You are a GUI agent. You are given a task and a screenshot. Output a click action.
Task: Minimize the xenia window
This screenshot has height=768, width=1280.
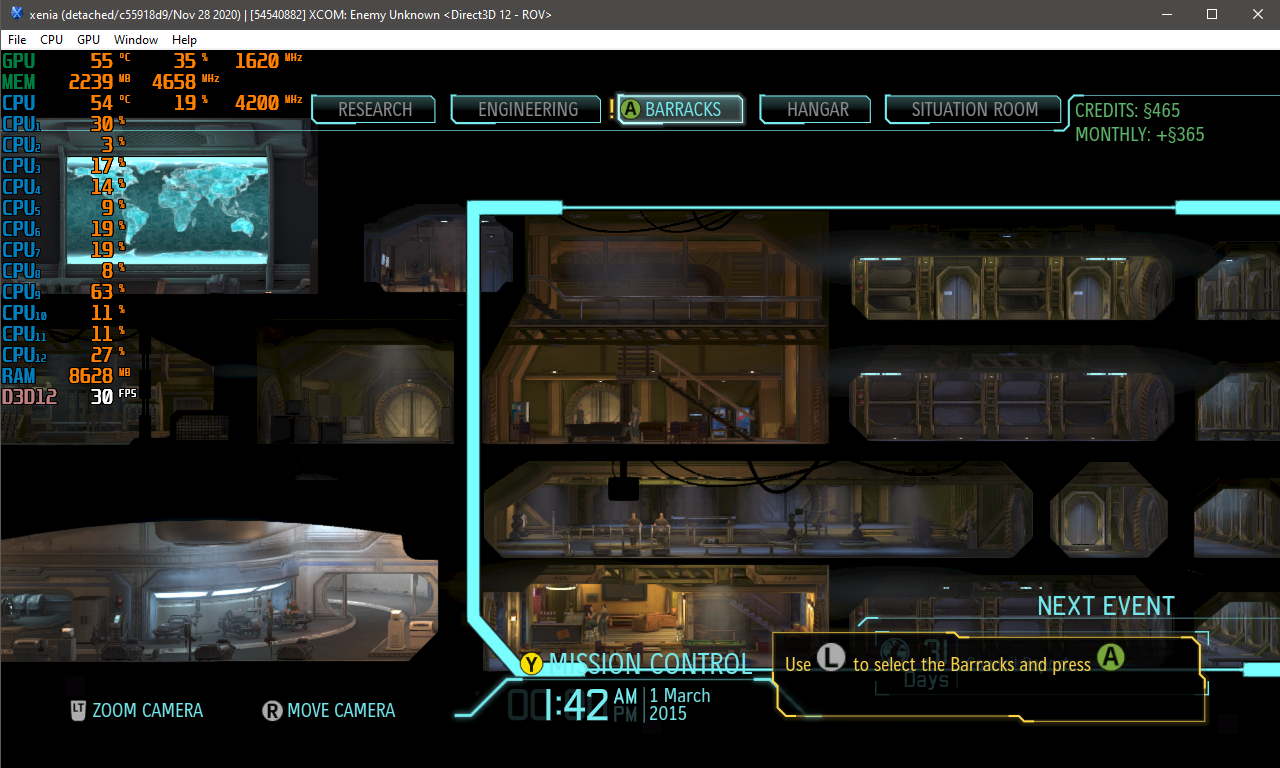pos(1165,14)
